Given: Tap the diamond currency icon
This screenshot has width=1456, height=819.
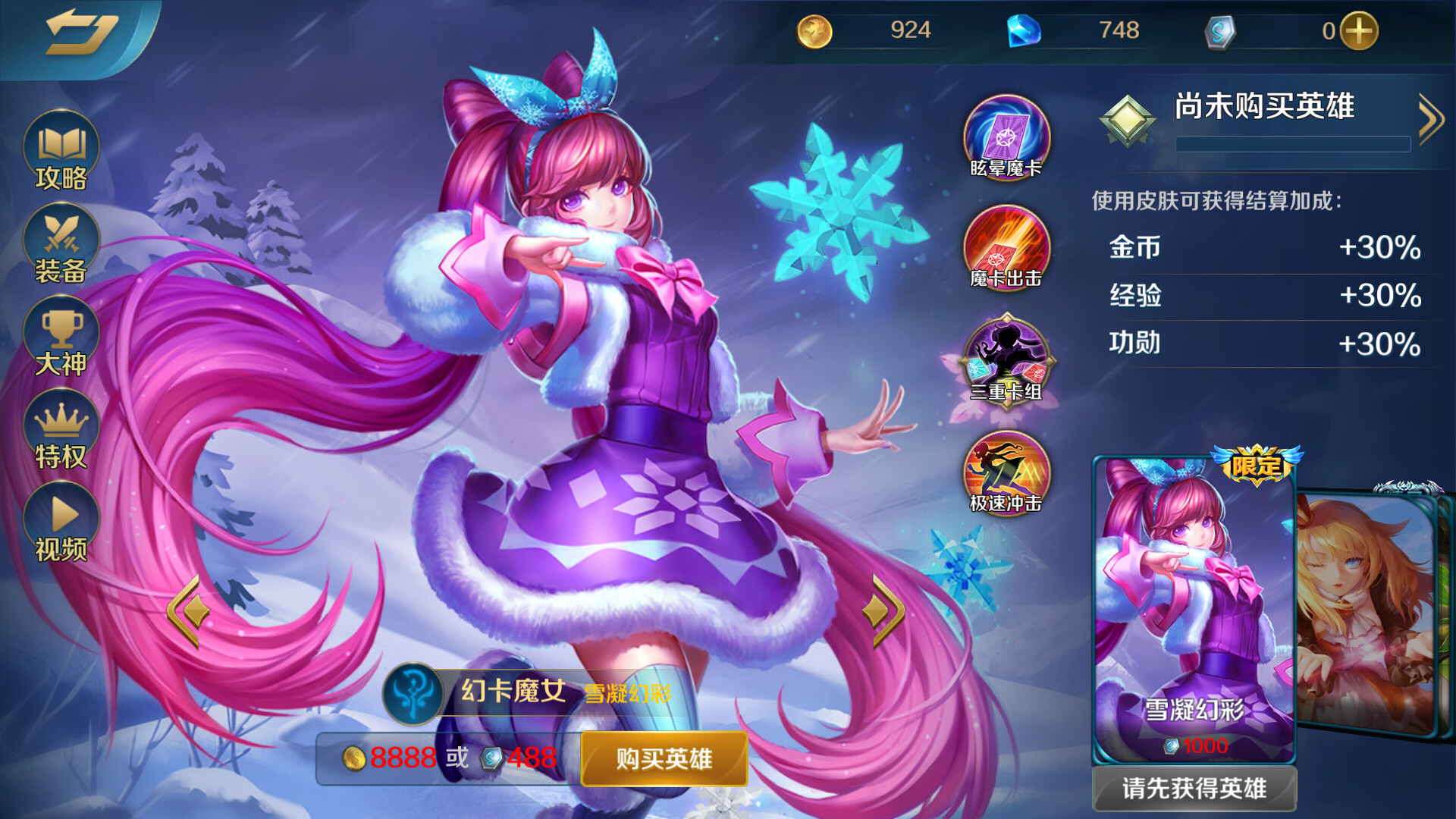Looking at the screenshot, I should (1025, 30).
